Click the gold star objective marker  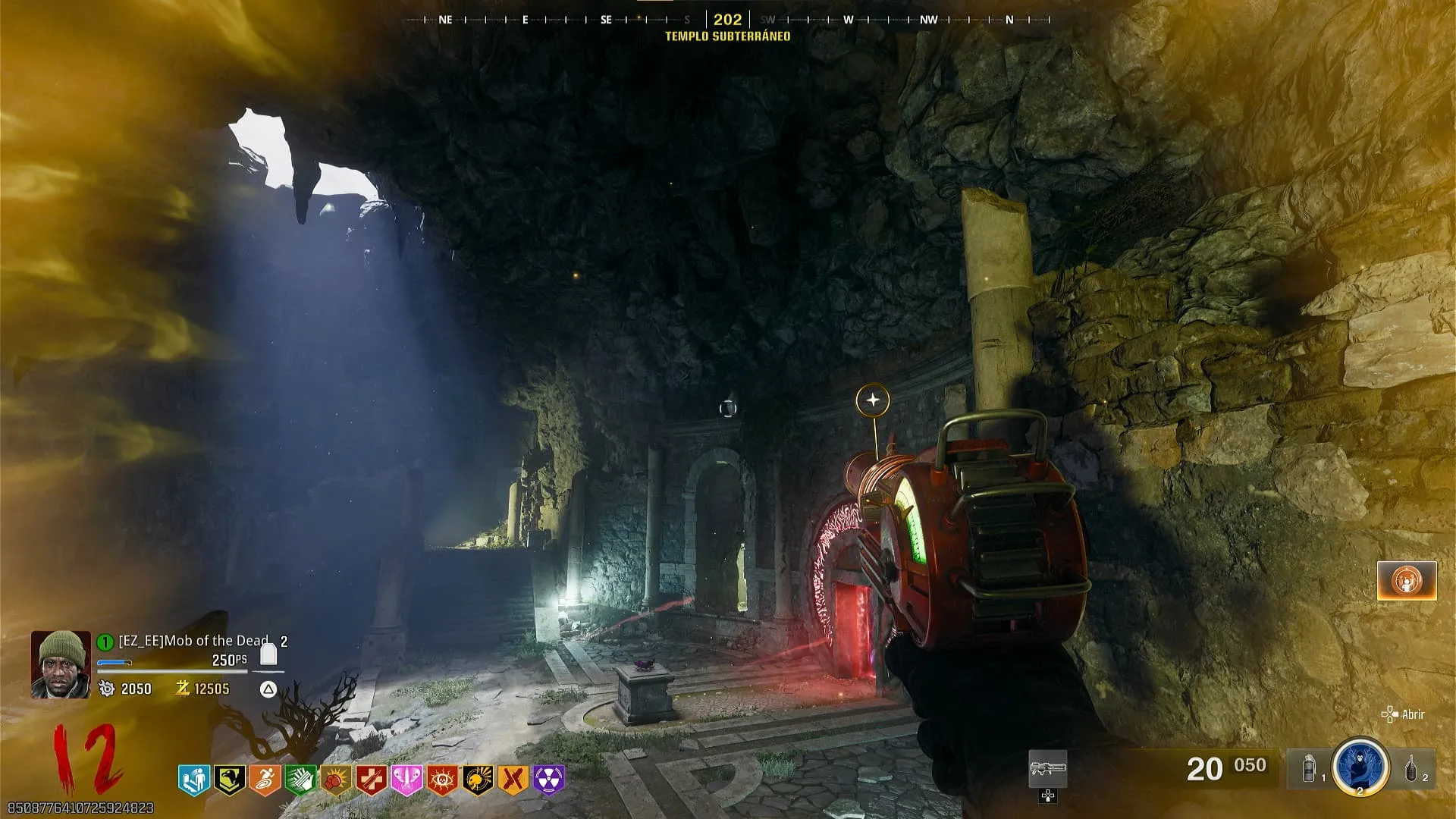(x=873, y=400)
